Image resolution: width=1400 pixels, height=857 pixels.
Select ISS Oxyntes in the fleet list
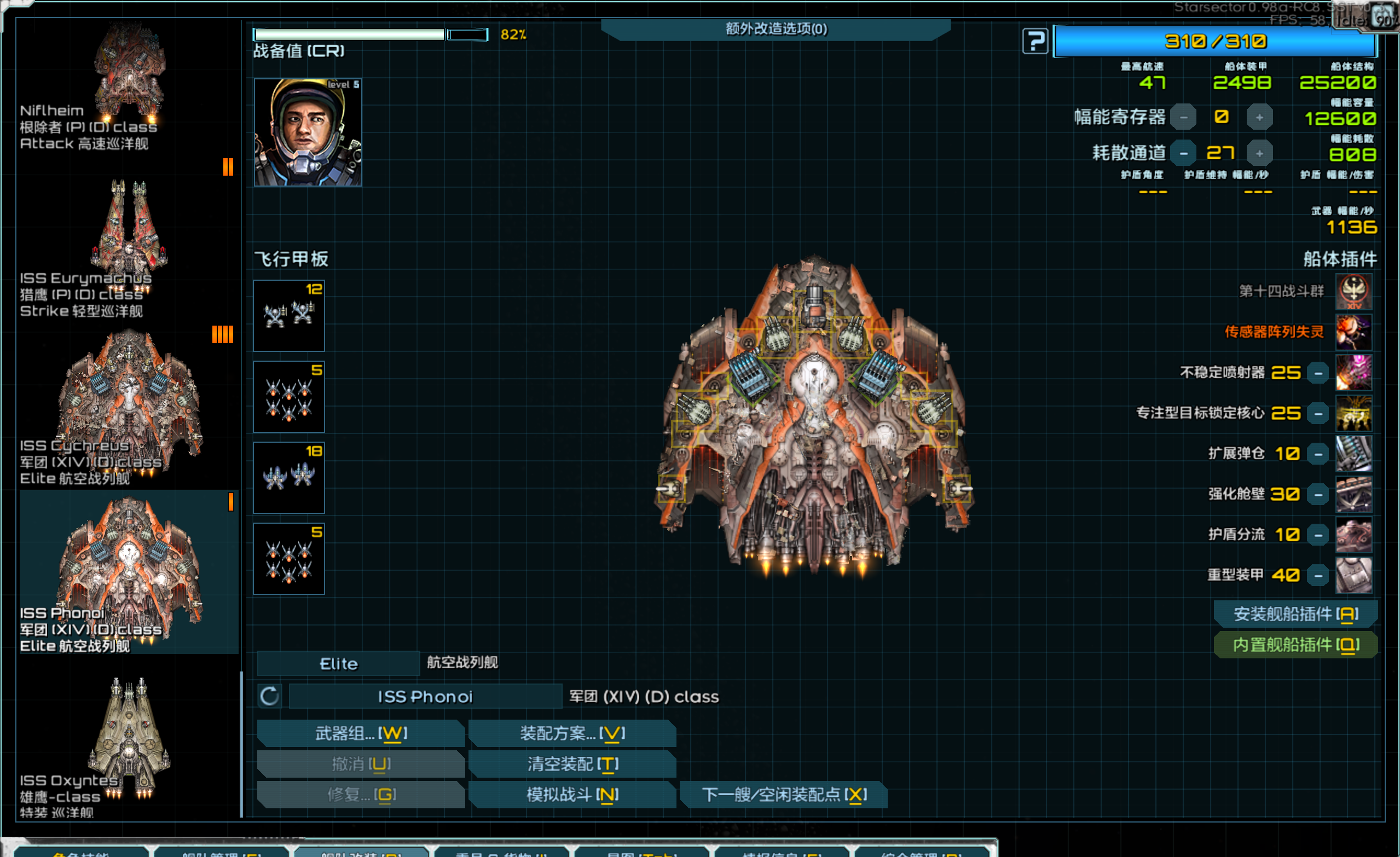(129, 744)
